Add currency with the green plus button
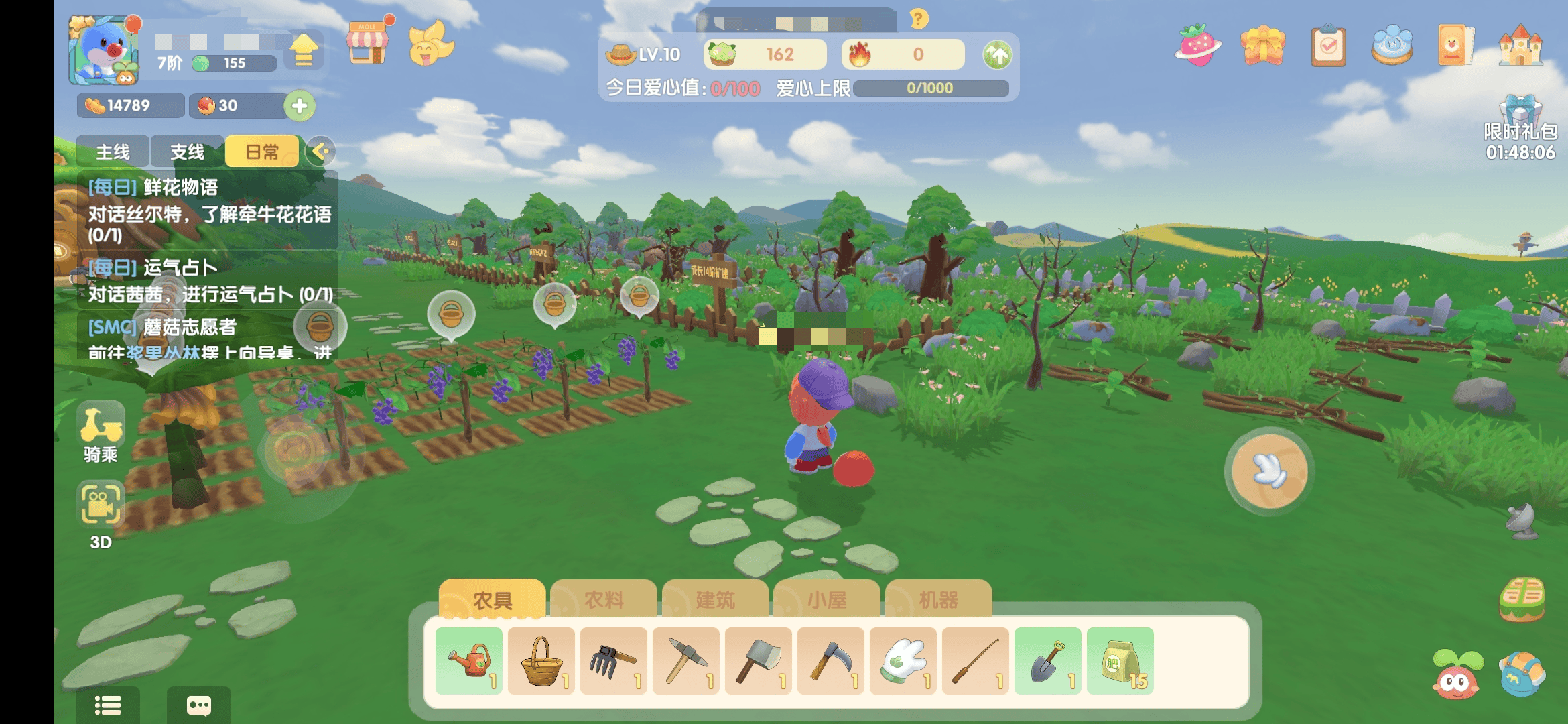Screen dimensions: 1568x724 pyautogui.click(x=300, y=106)
